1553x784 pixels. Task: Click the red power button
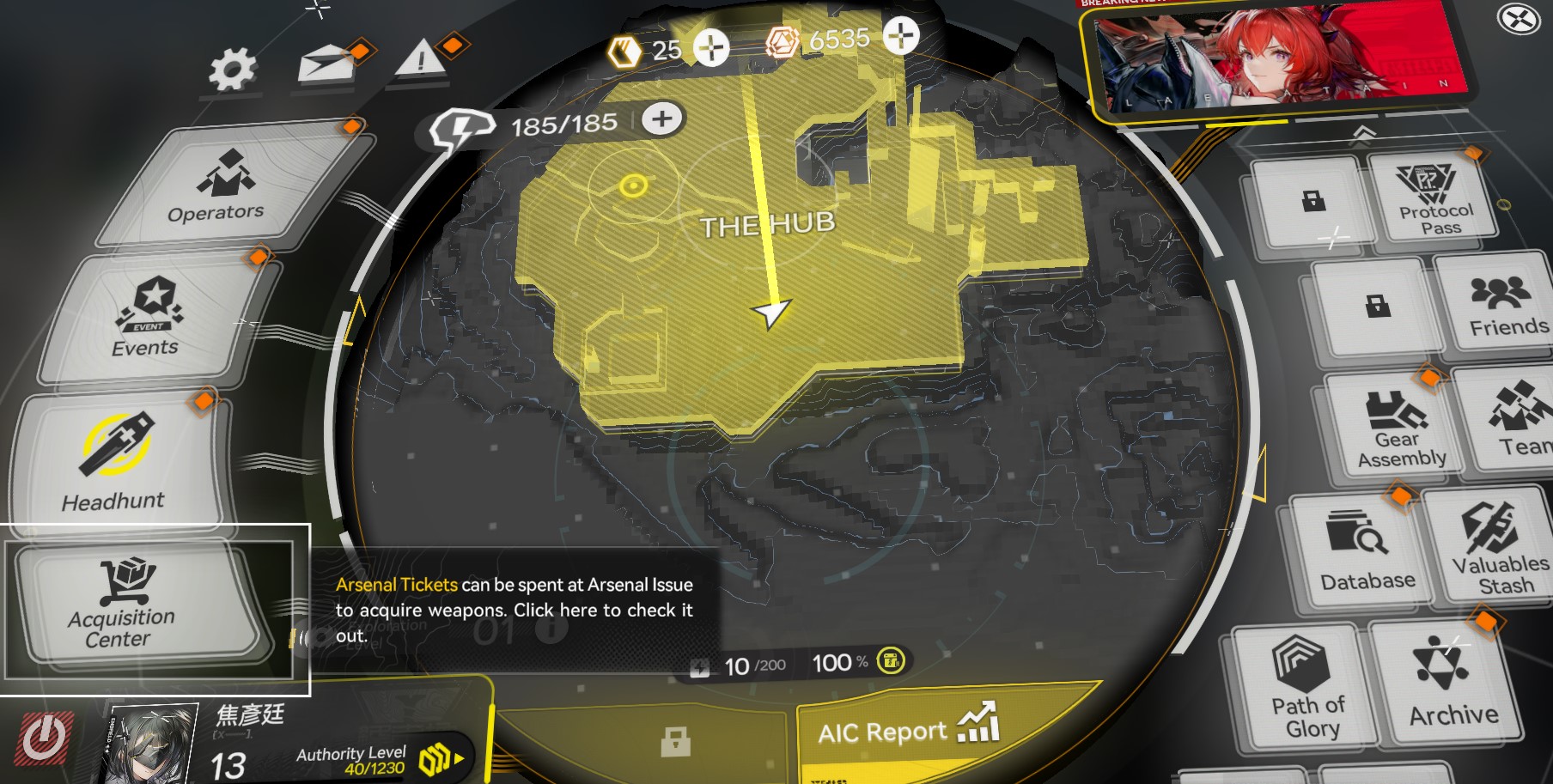point(43,738)
